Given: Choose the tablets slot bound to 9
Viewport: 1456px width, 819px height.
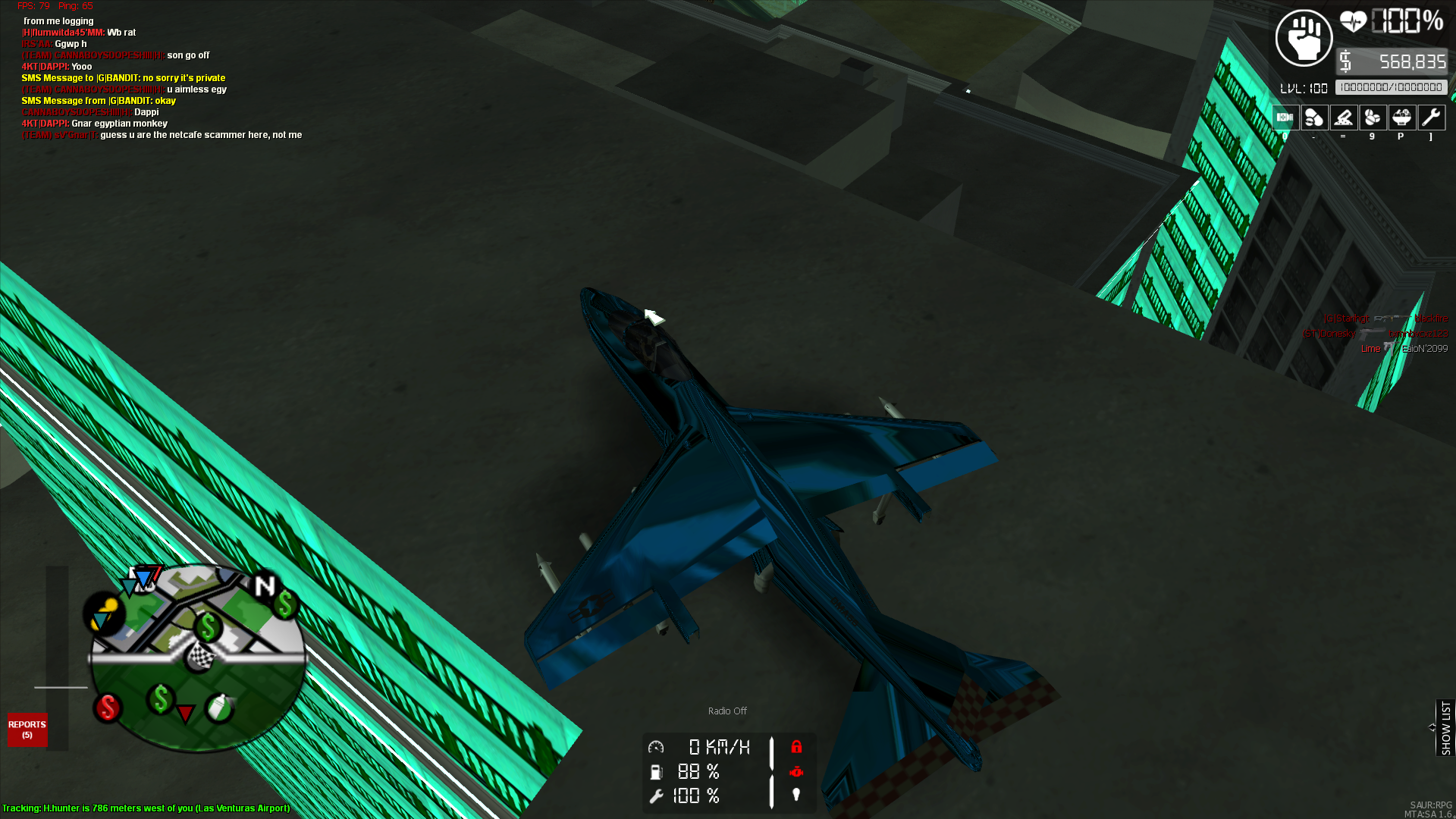Looking at the screenshot, I should pos(1373,118).
